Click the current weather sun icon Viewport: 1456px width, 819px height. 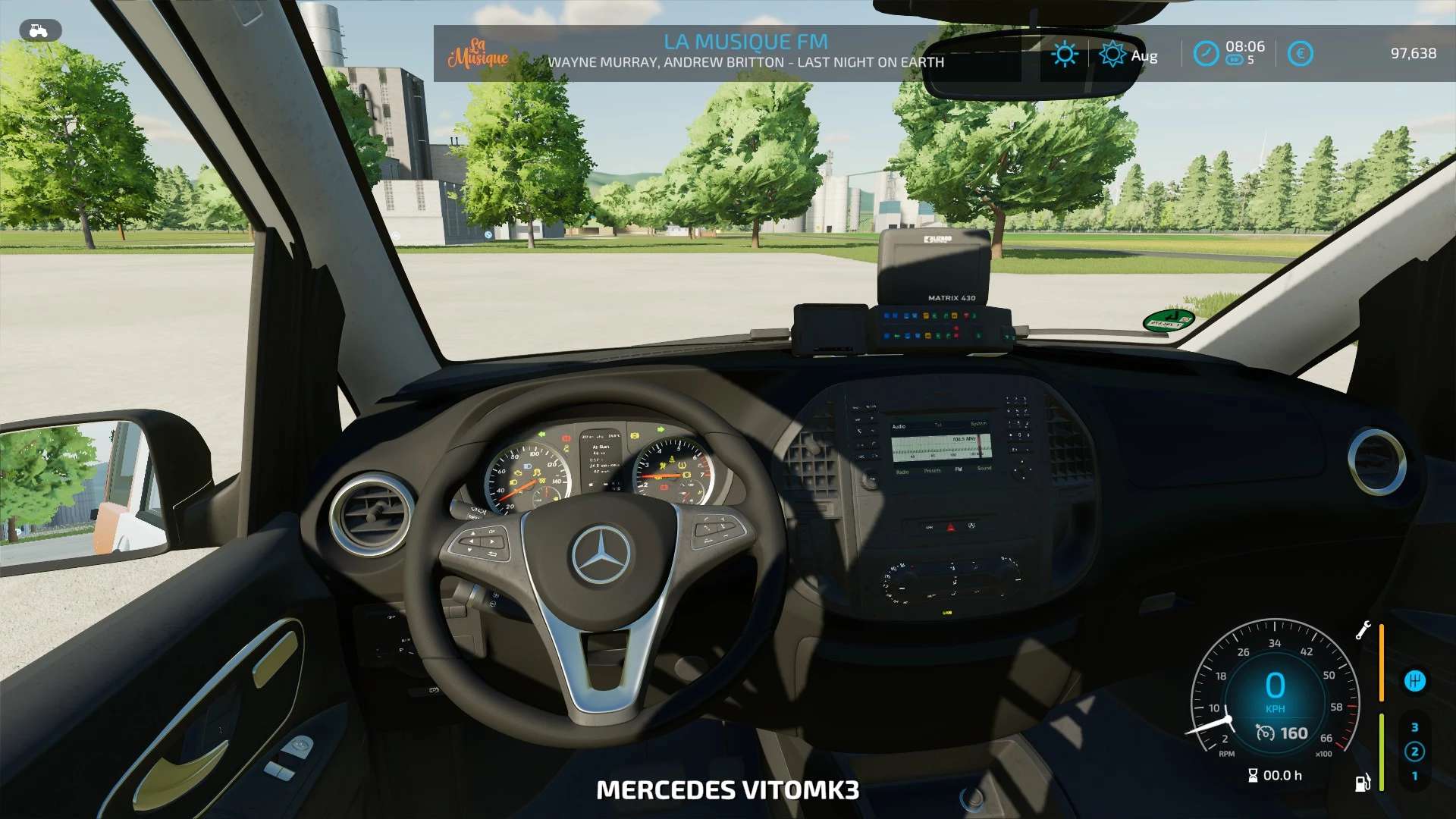coord(1065,54)
